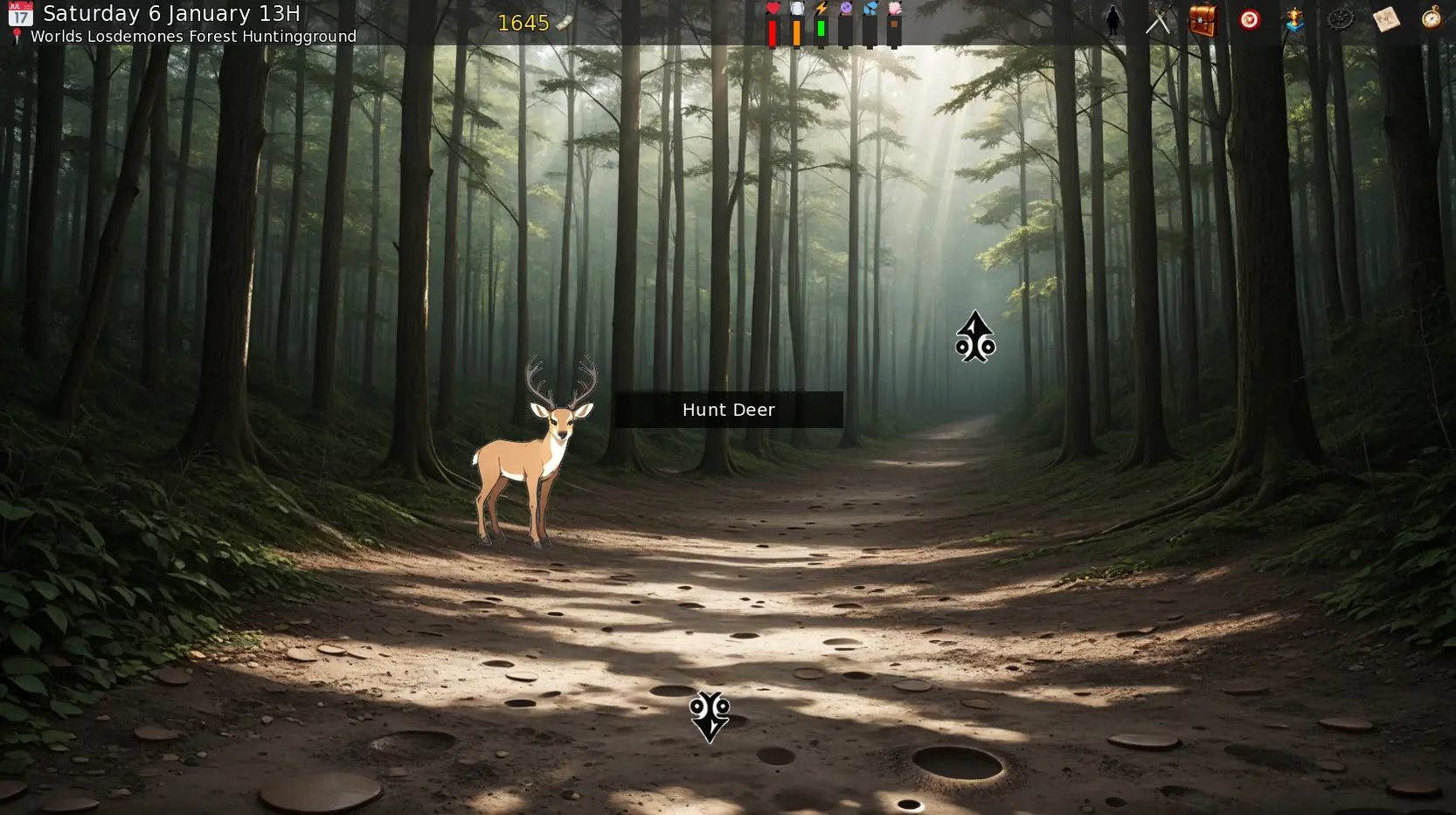Open the gear settings icon

click(1340, 19)
